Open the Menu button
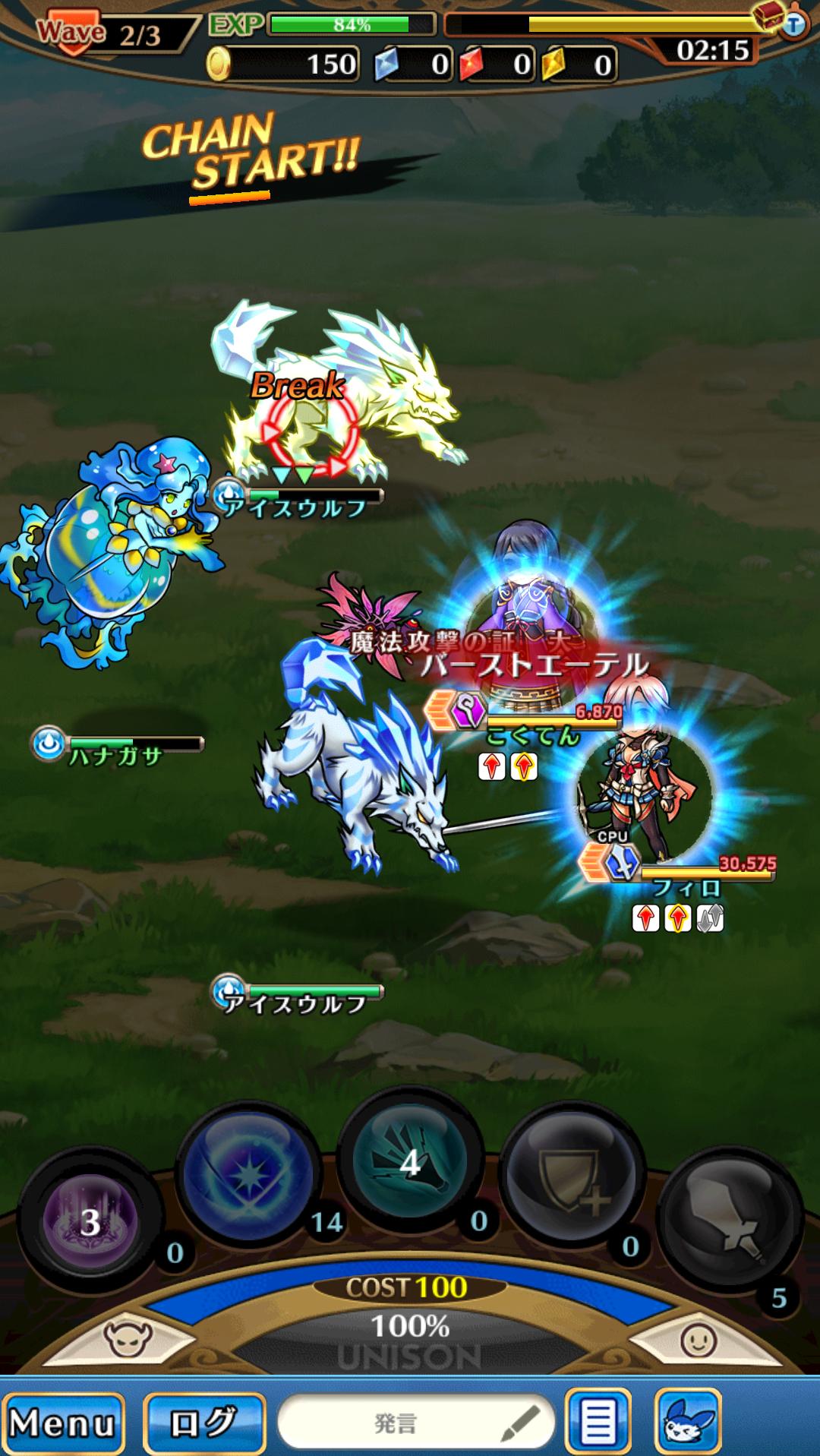Image resolution: width=820 pixels, height=1456 pixels. pos(63,1423)
